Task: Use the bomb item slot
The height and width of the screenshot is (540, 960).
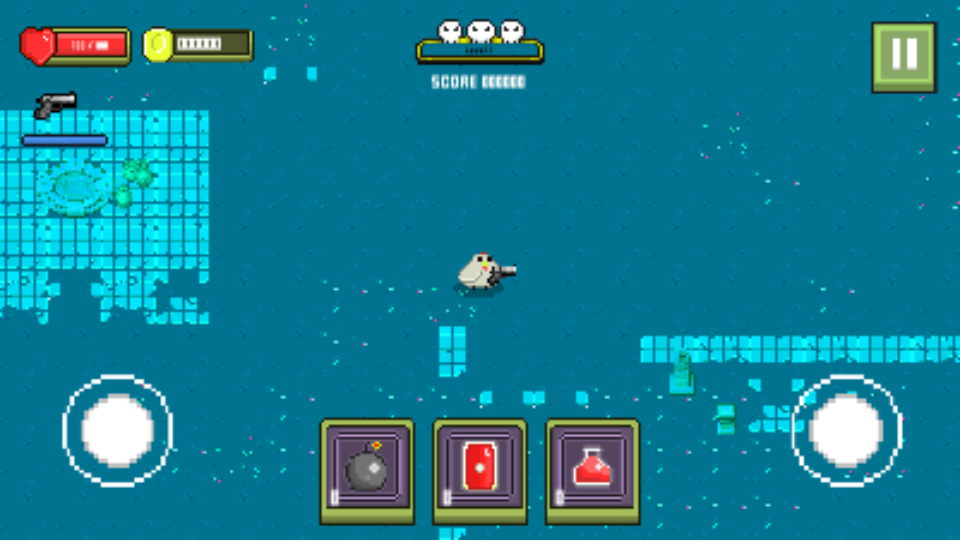Action: tap(367, 469)
